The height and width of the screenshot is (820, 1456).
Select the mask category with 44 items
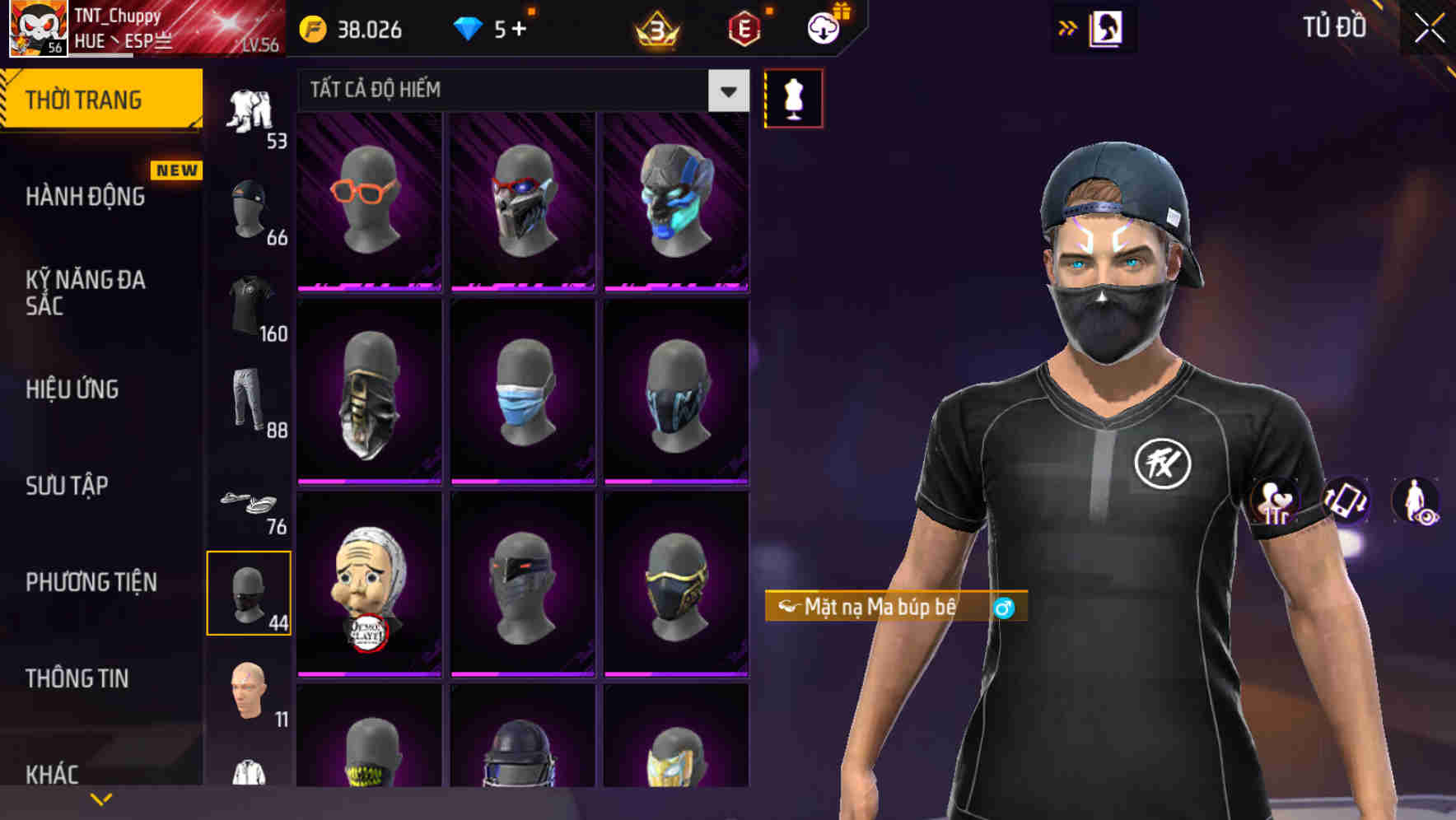tap(250, 593)
